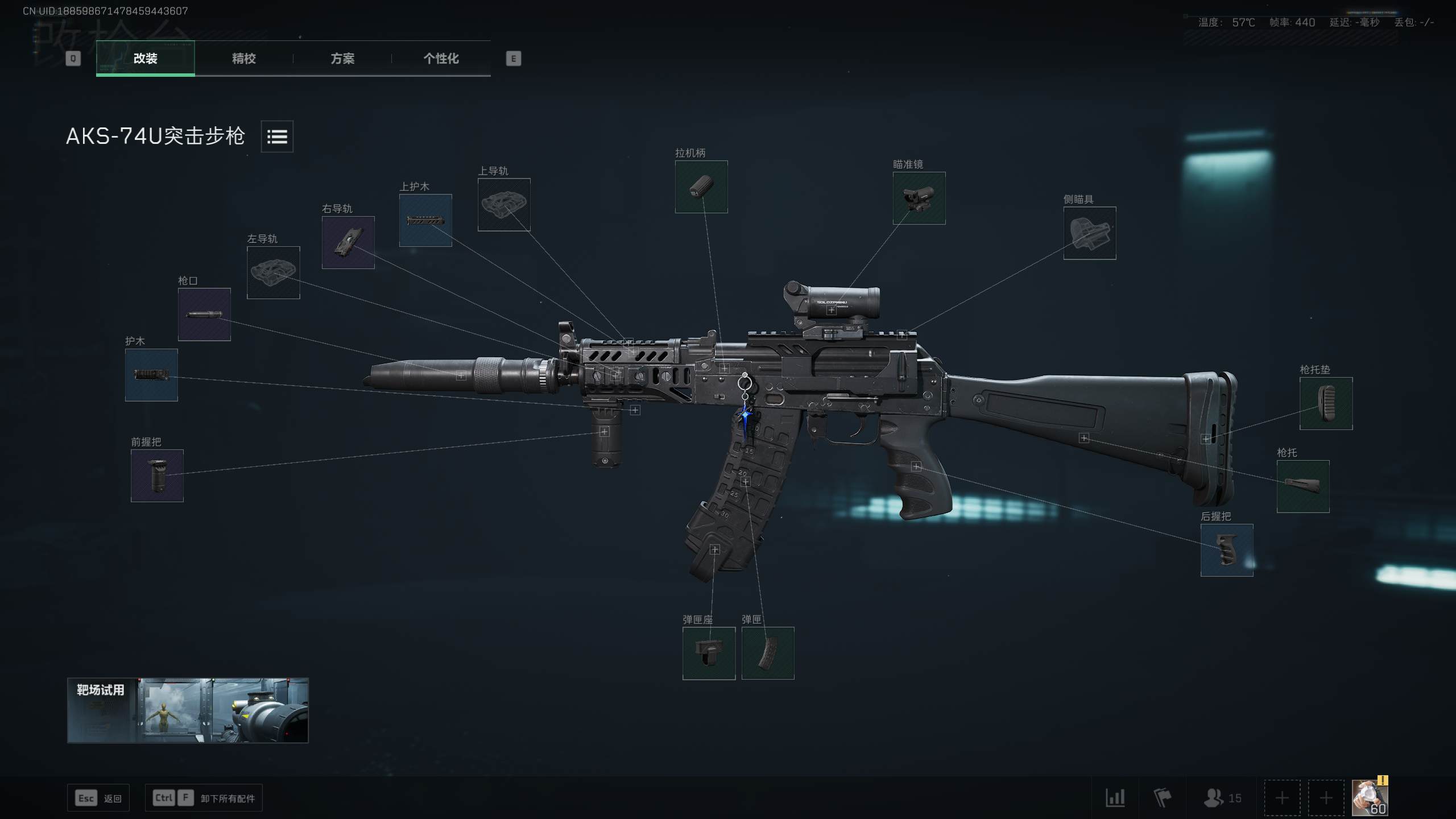Viewport: 1456px width, 819px height.
Task: Select the 前握把 foregrip slot
Action: (158, 475)
